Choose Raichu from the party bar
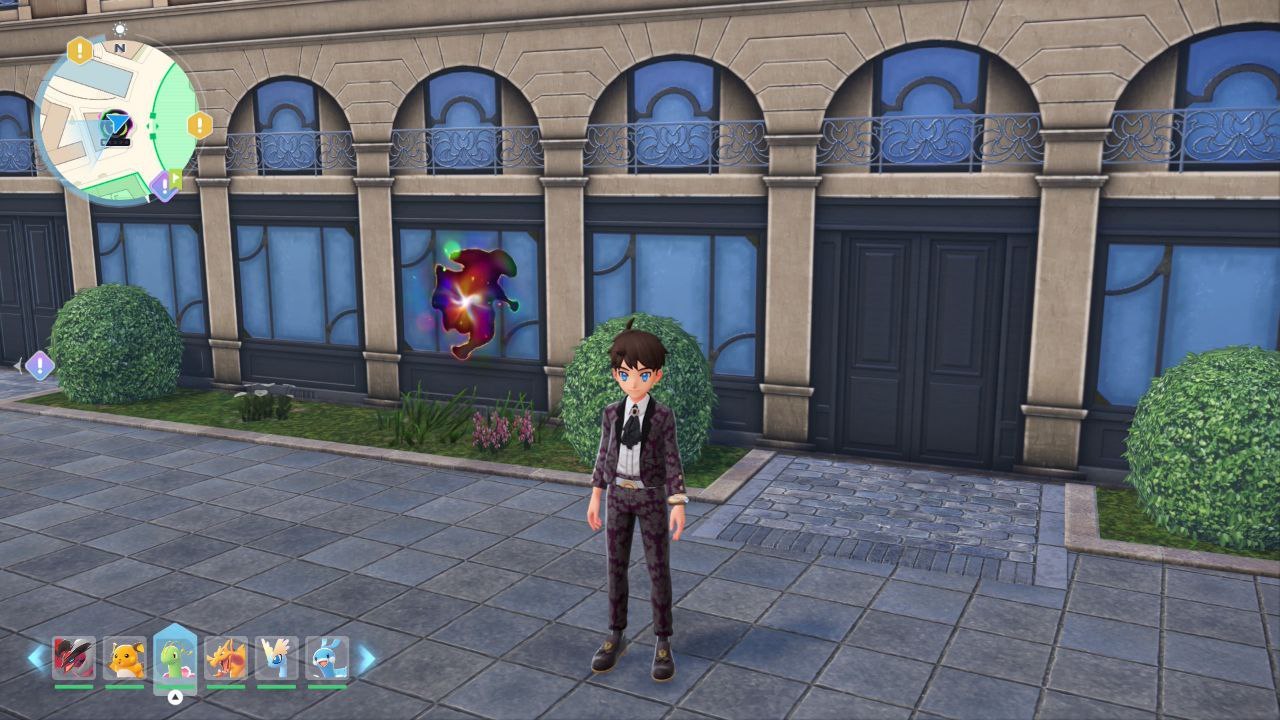 pyautogui.click(x=125, y=659)
